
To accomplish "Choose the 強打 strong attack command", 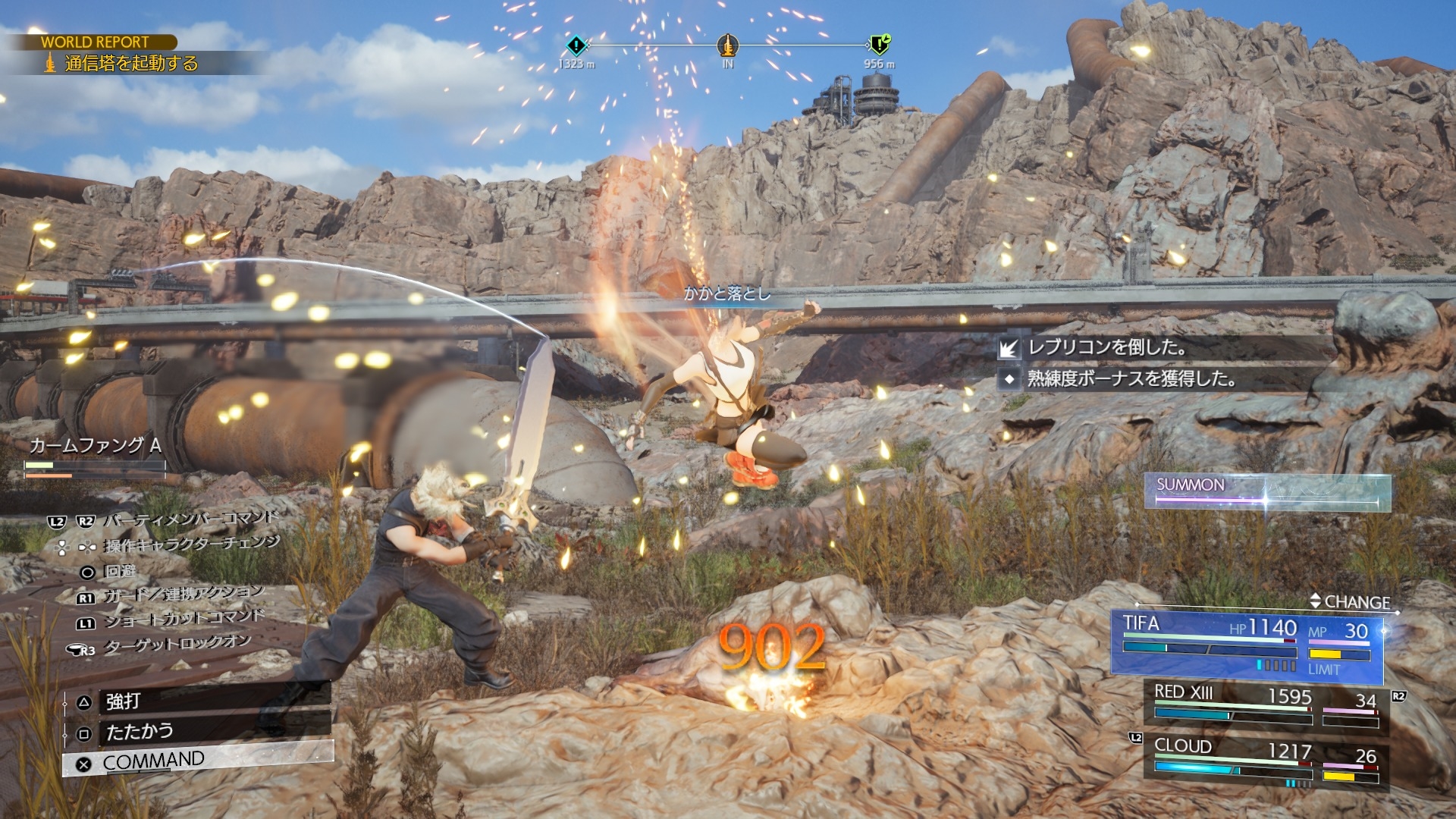I will [197, 701].
